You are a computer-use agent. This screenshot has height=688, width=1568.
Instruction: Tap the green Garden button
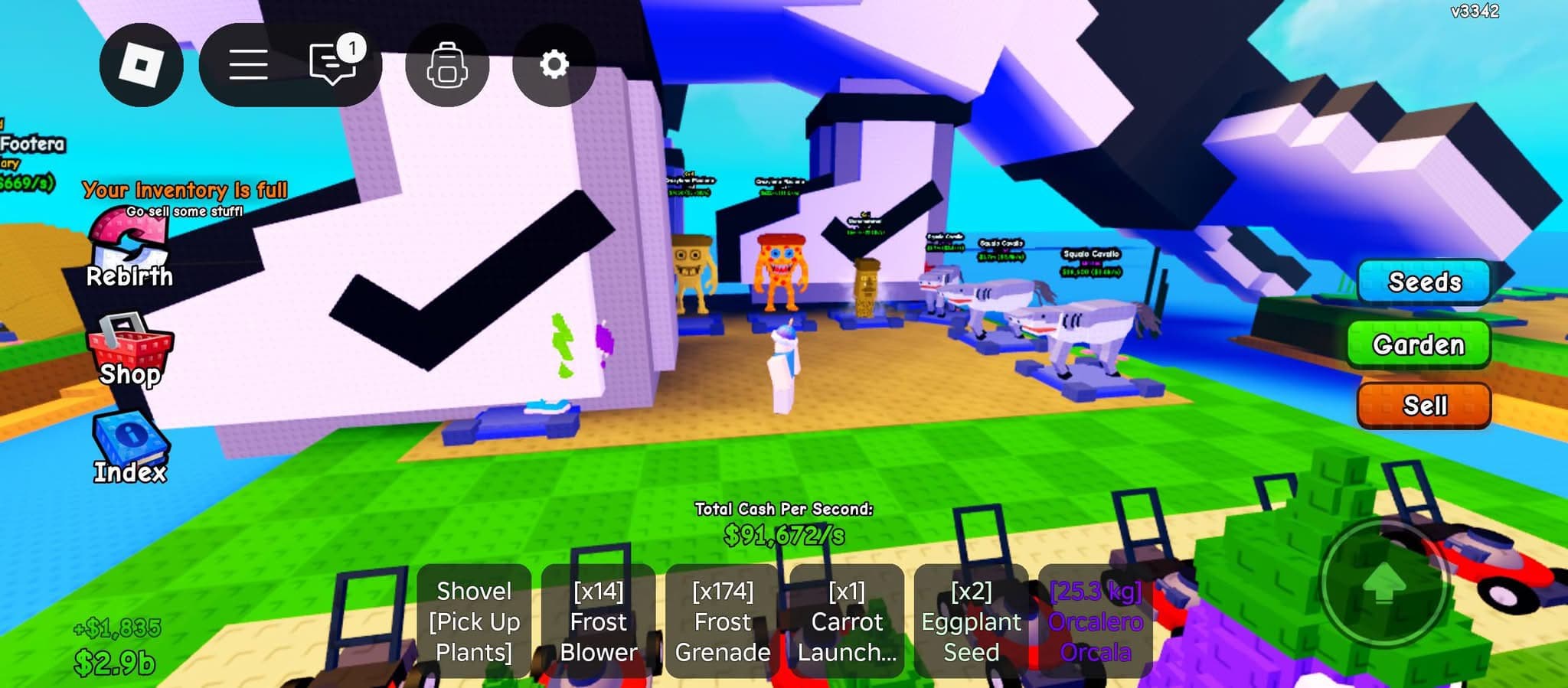pyautogui.click(x=1419, y=344)
